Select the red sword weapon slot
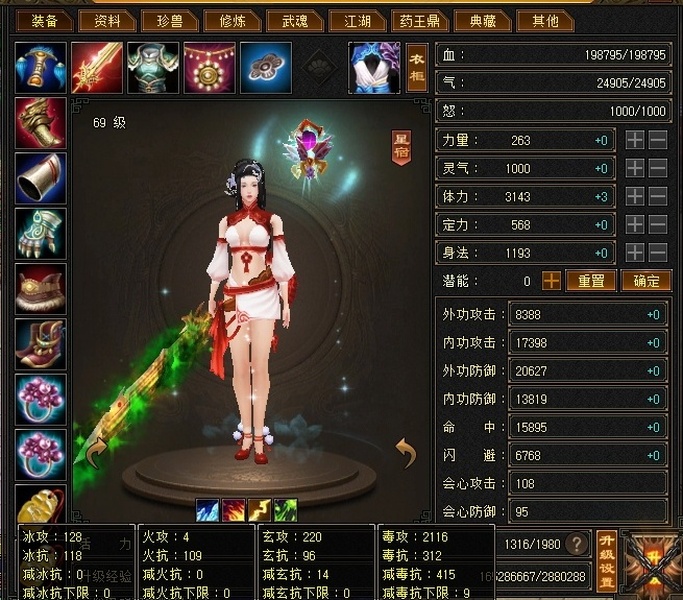This screenshot has height=600, width=683. pyautogui.click(x=97, y=67)
